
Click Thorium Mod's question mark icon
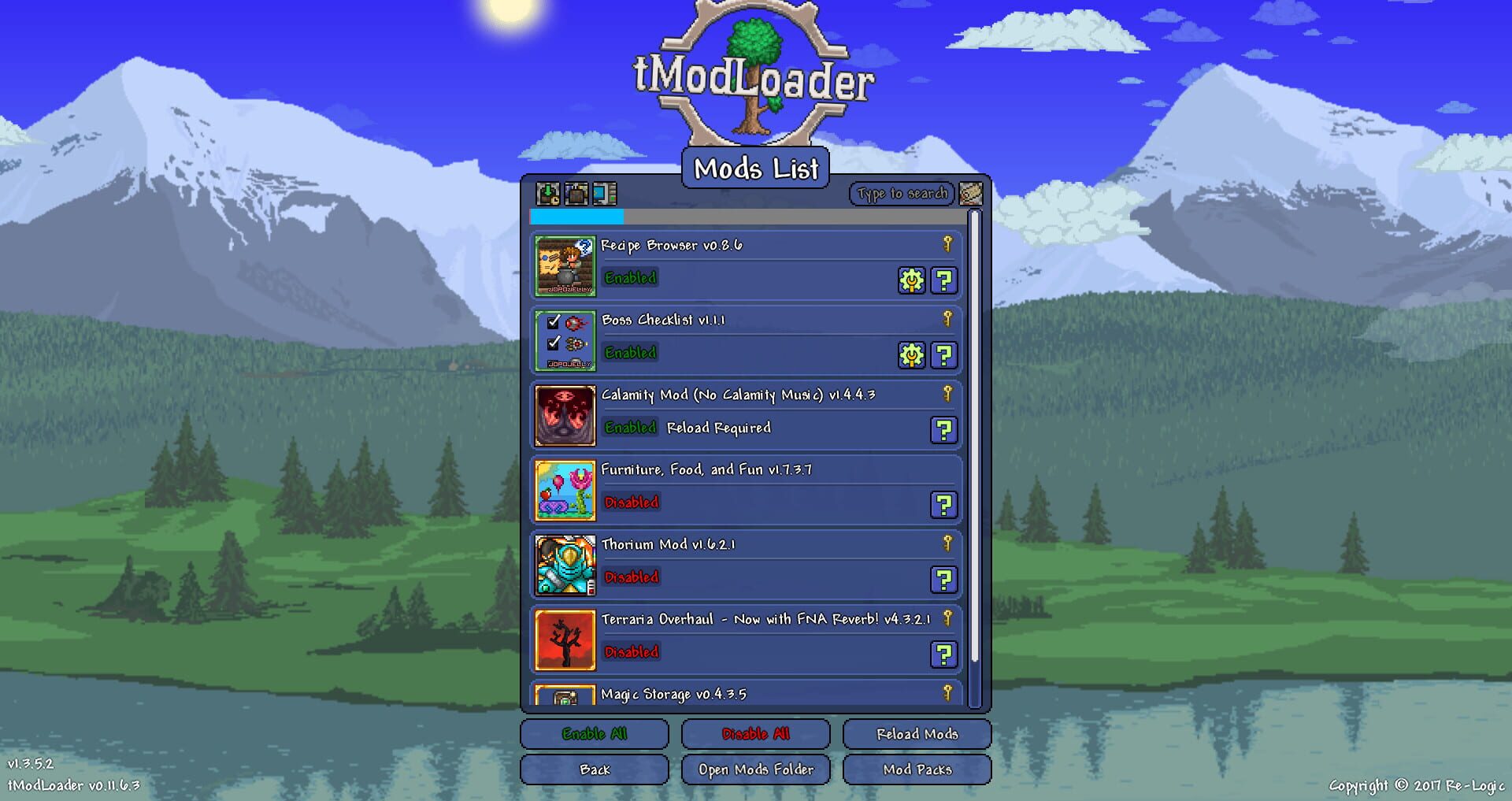pos(944,580)
